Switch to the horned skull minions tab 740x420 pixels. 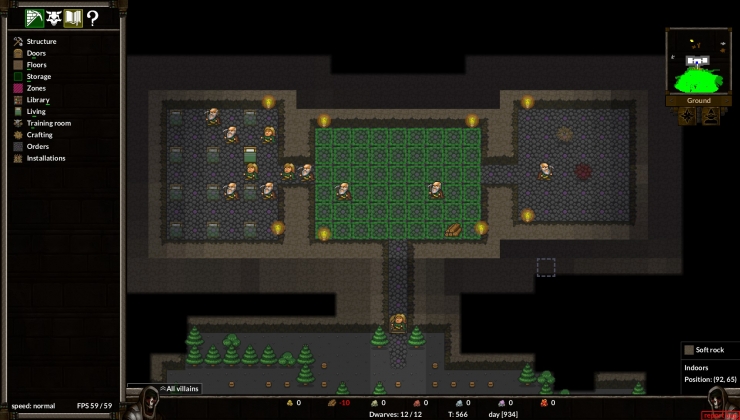click(x=54, y=18)
